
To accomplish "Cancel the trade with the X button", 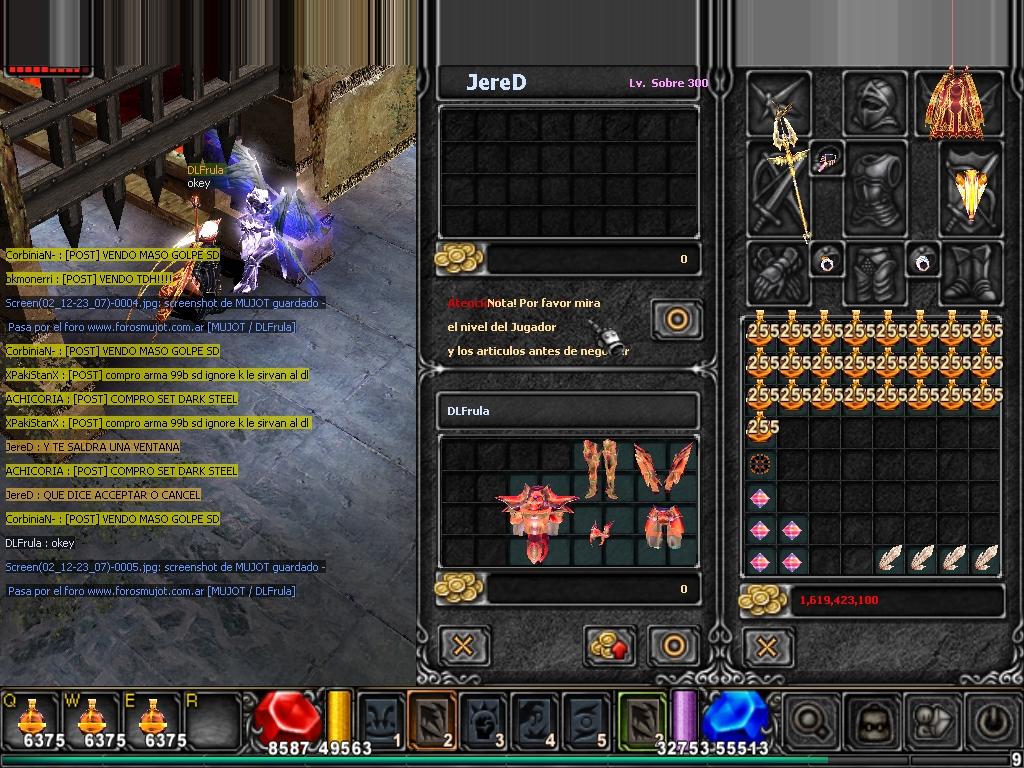I will pyautogui.click(x=463, y=646).
